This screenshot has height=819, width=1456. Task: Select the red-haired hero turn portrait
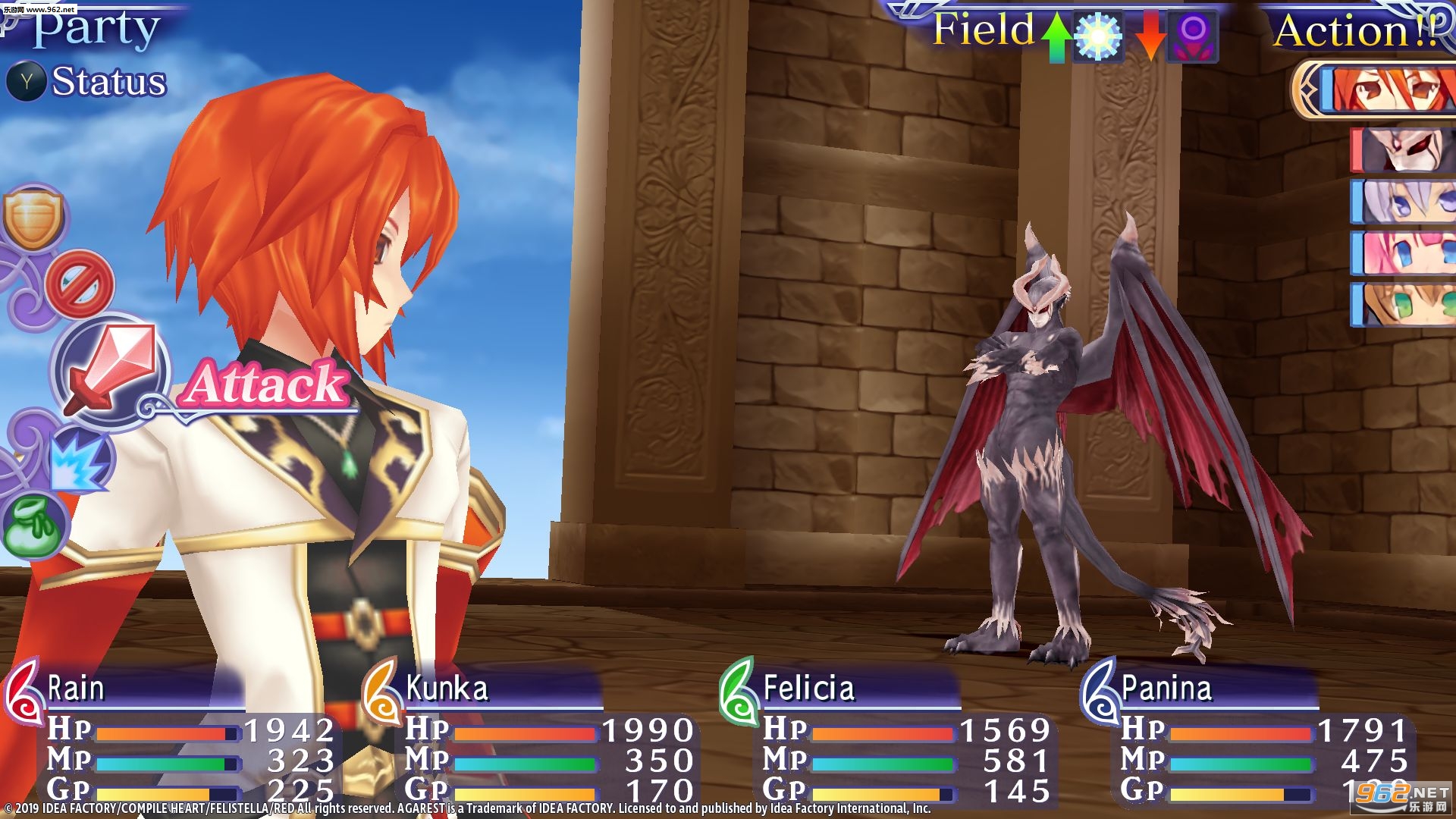pyautogui.click(x=1386, y=89)
